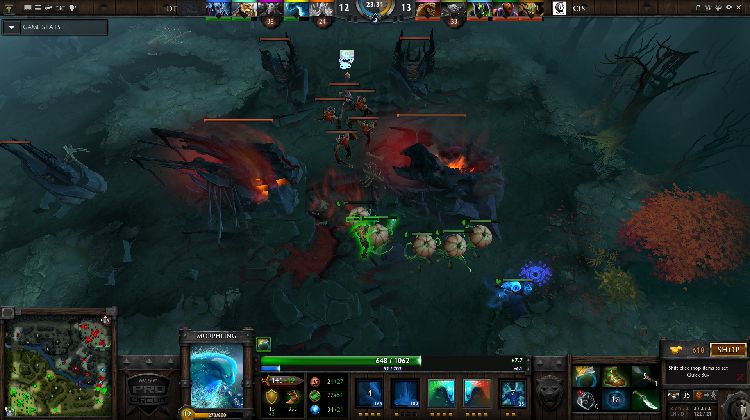Select the first Radiant hero portrait in the top bar

pos(217,10)
